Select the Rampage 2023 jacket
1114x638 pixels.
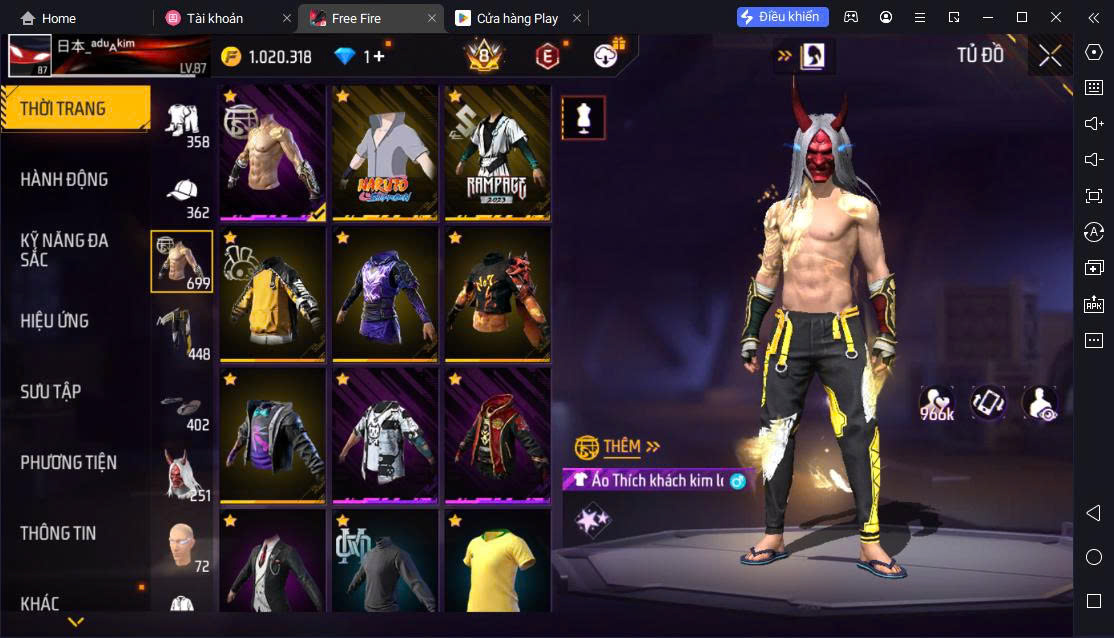point(497,153)
